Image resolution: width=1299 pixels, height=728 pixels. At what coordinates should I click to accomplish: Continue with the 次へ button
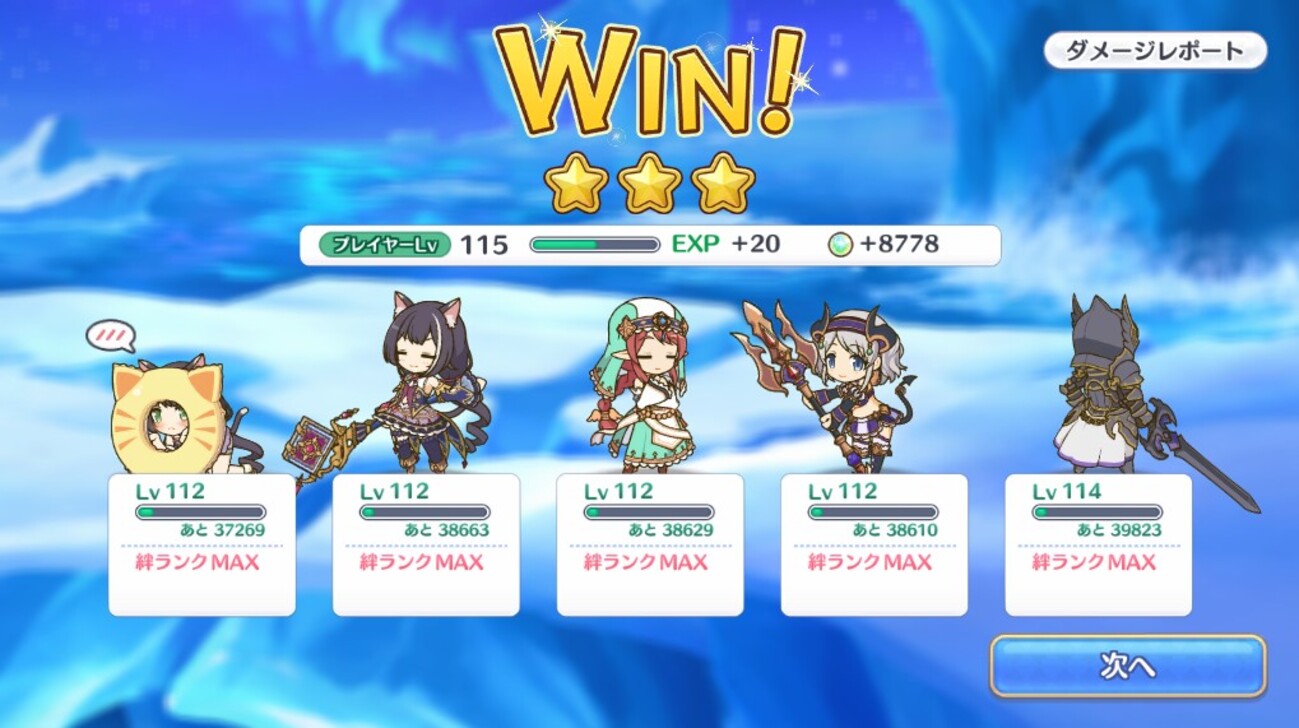(x=1127, y=666)
